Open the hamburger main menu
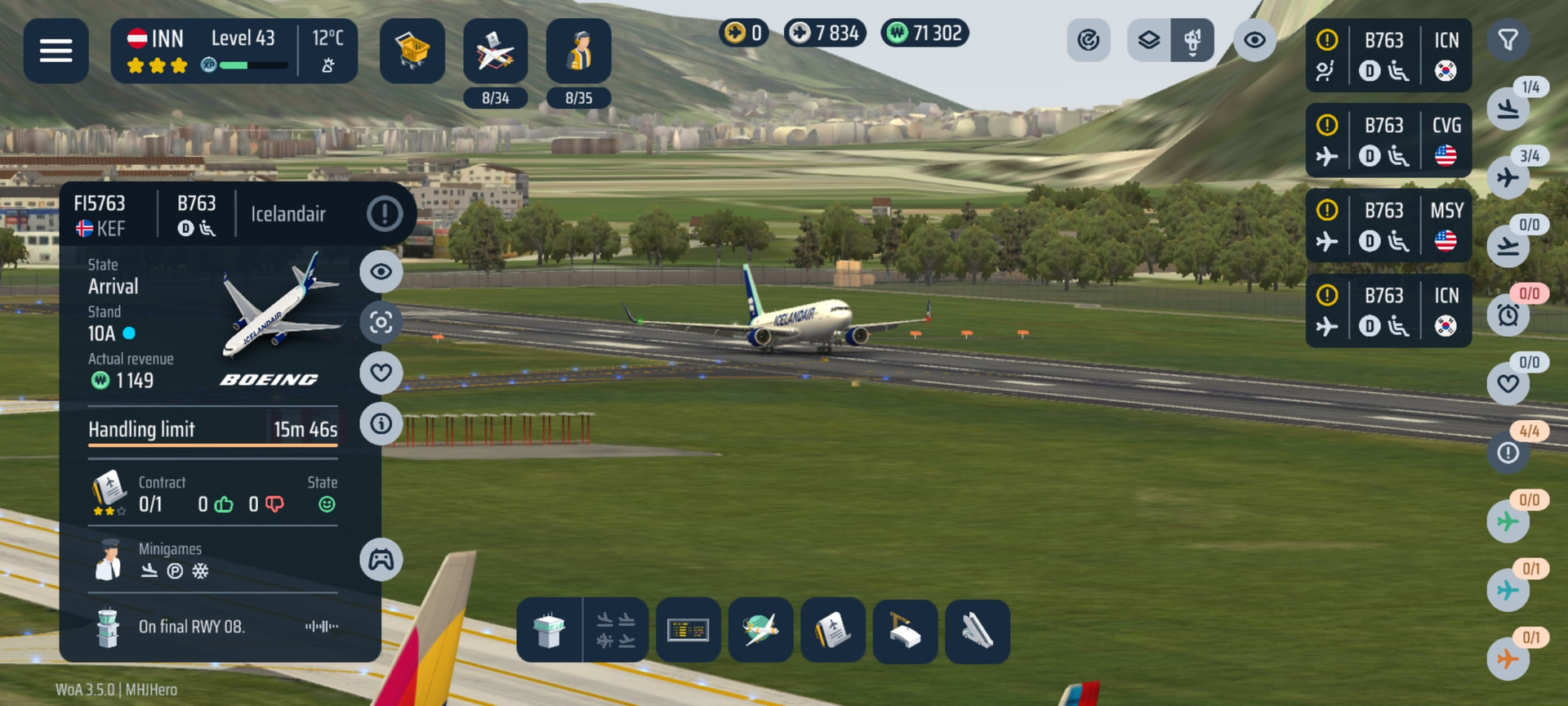Viewport: 1568px width, 706px height. (56, 51)
